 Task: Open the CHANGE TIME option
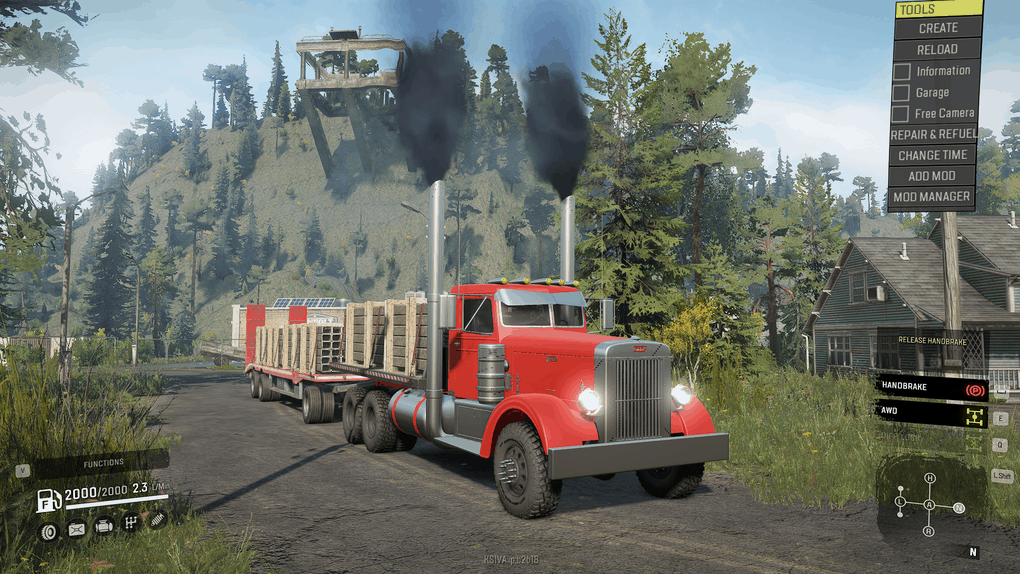pyautogui.click(x=932, y=155)
